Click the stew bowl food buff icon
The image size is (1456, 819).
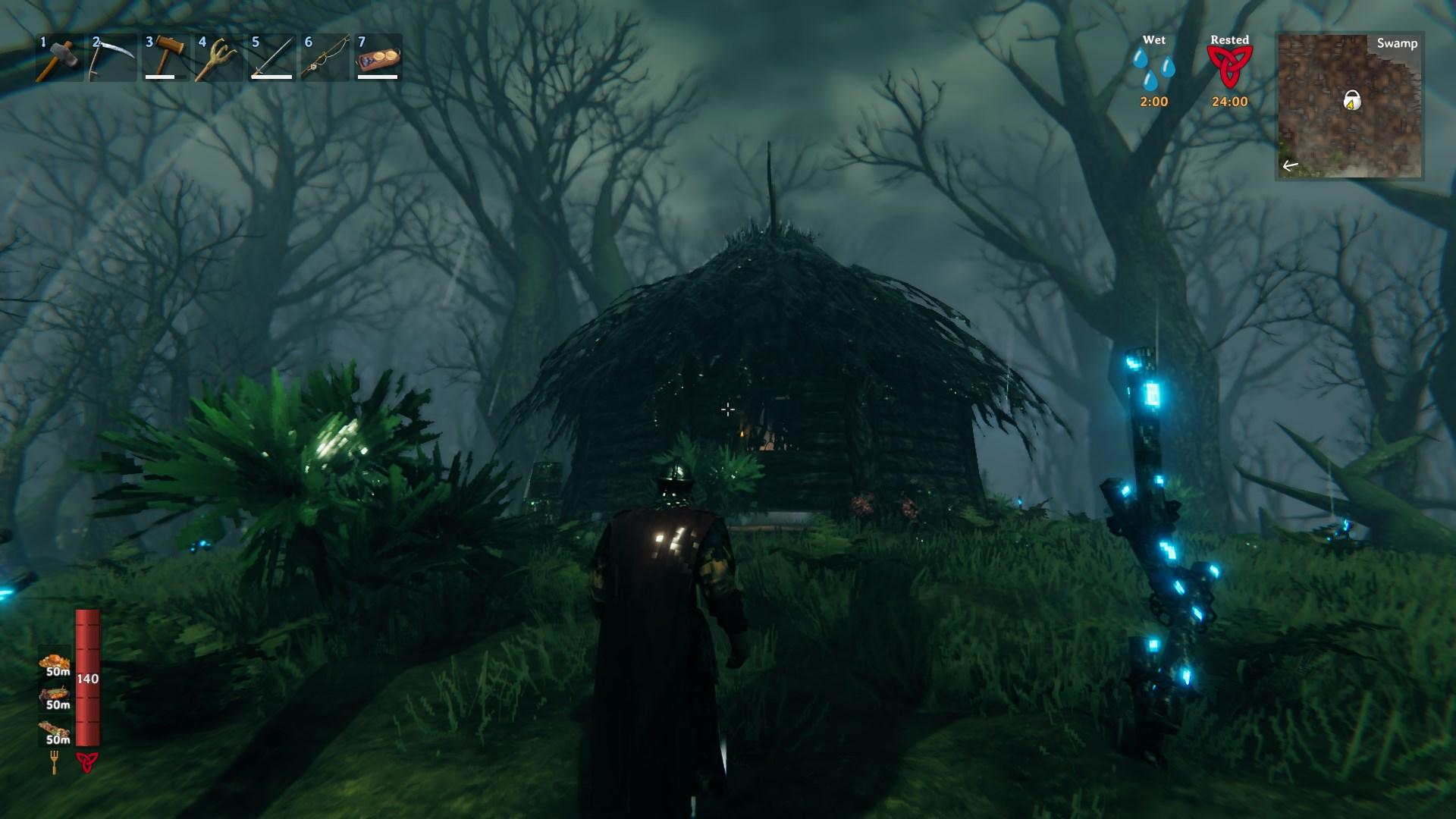[x=56, y=695]
